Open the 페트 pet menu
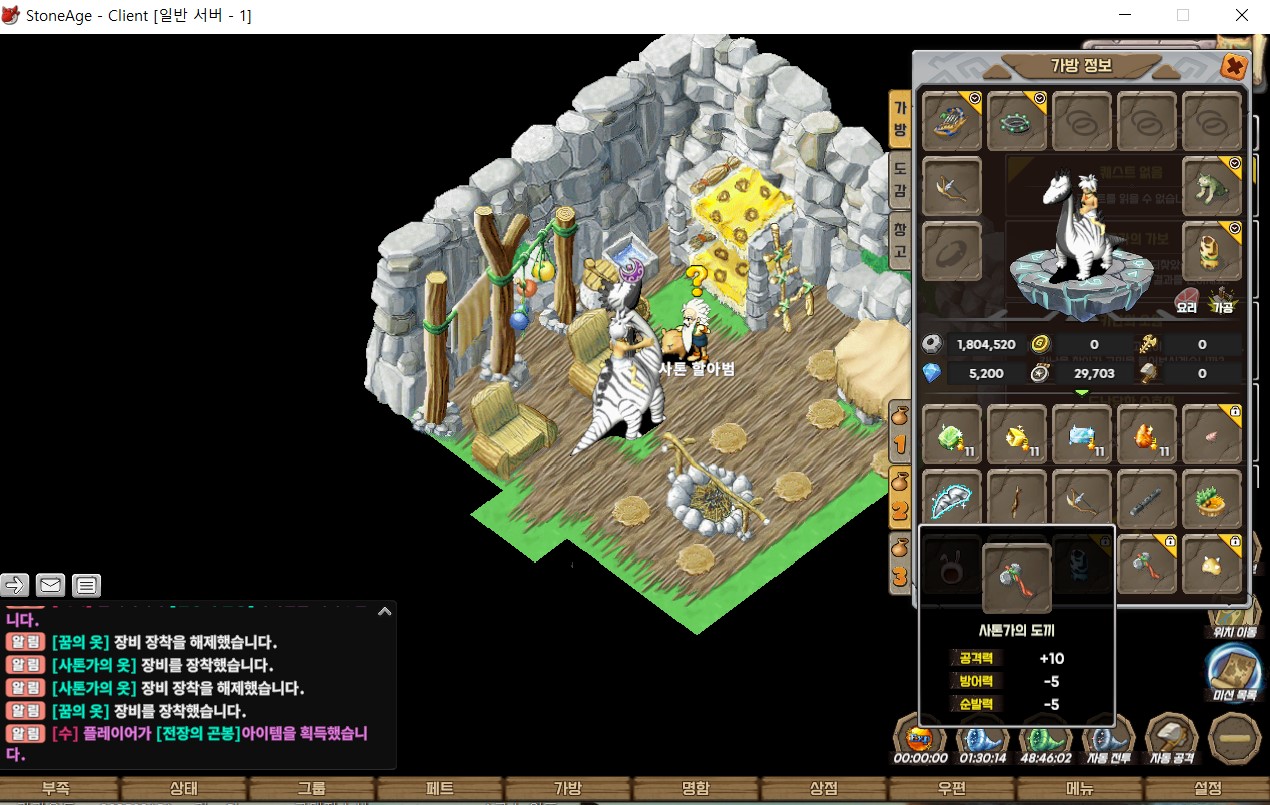 coord(440,788)
